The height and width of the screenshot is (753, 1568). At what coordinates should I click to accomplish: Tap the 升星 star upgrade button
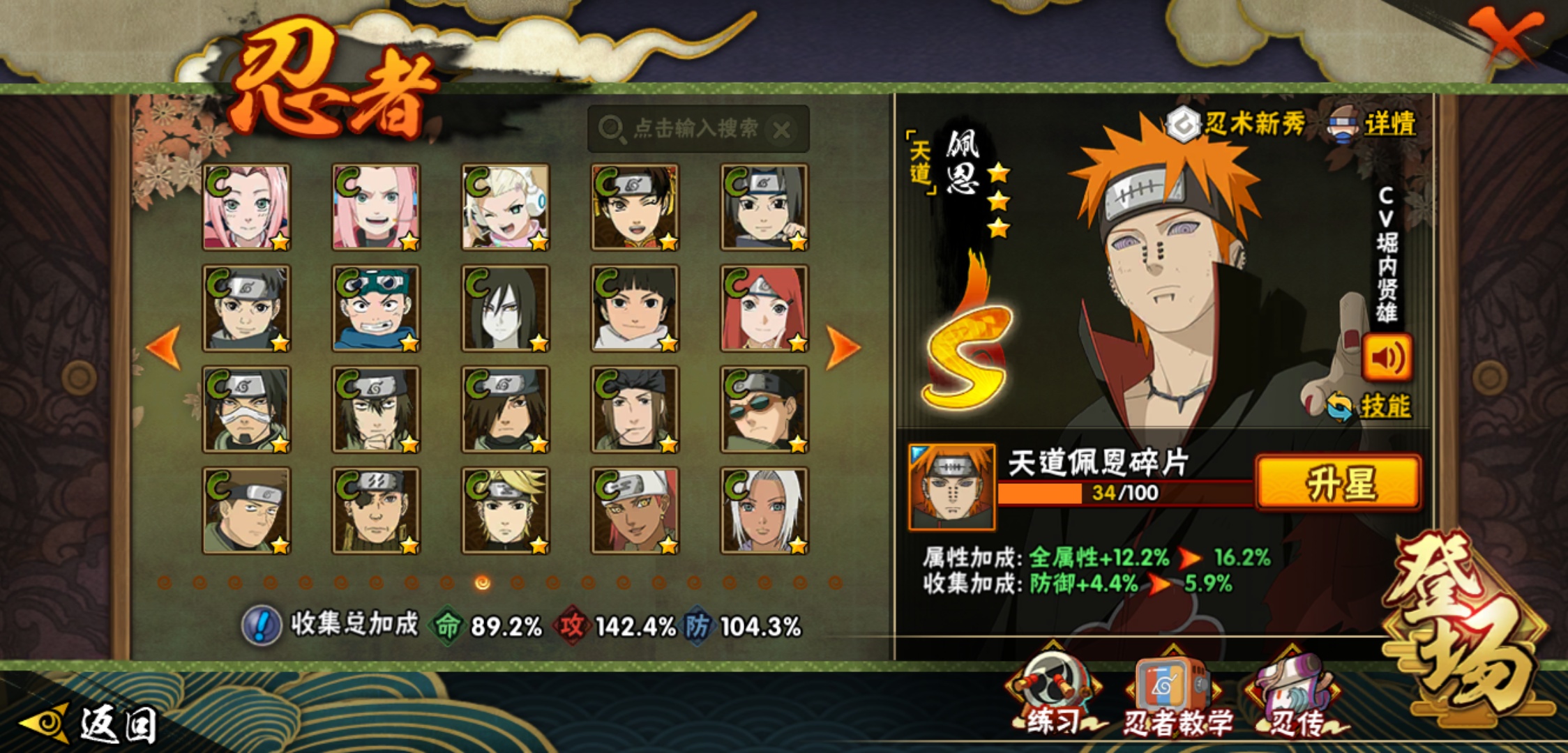1339,483
